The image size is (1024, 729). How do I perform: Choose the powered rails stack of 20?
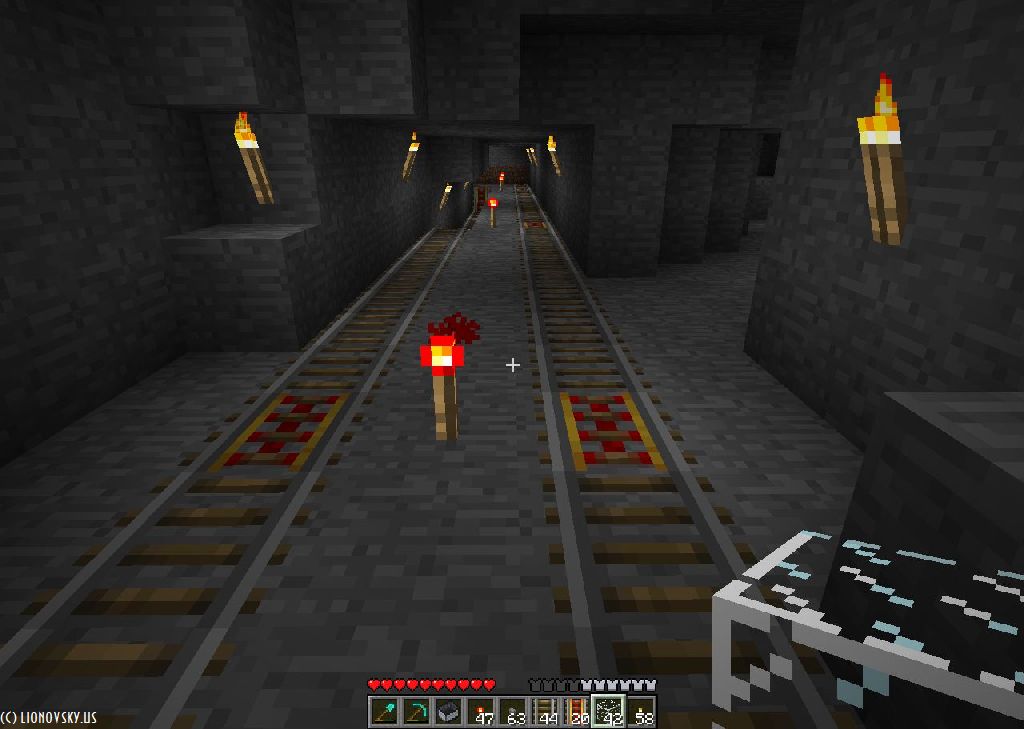pos(576,712)
